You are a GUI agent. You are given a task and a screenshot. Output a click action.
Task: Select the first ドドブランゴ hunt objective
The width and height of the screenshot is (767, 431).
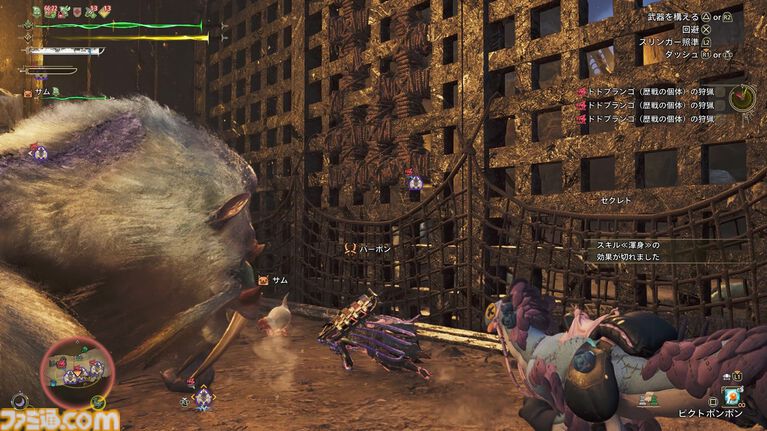click(648, 92)
